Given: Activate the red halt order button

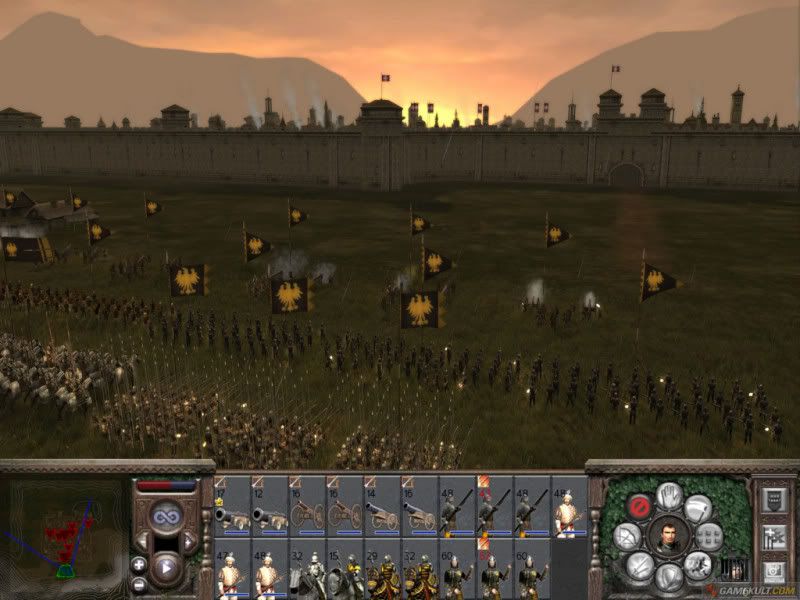Looking at the screenshot, I should 641,506.
